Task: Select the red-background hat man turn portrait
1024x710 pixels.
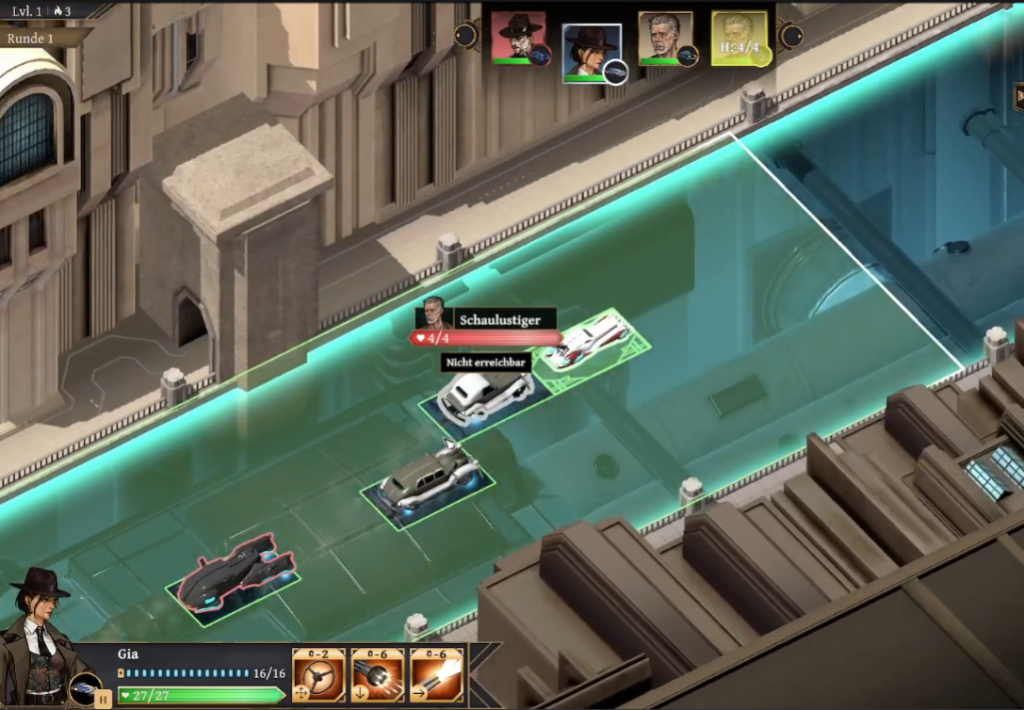Action: point(518,38)
